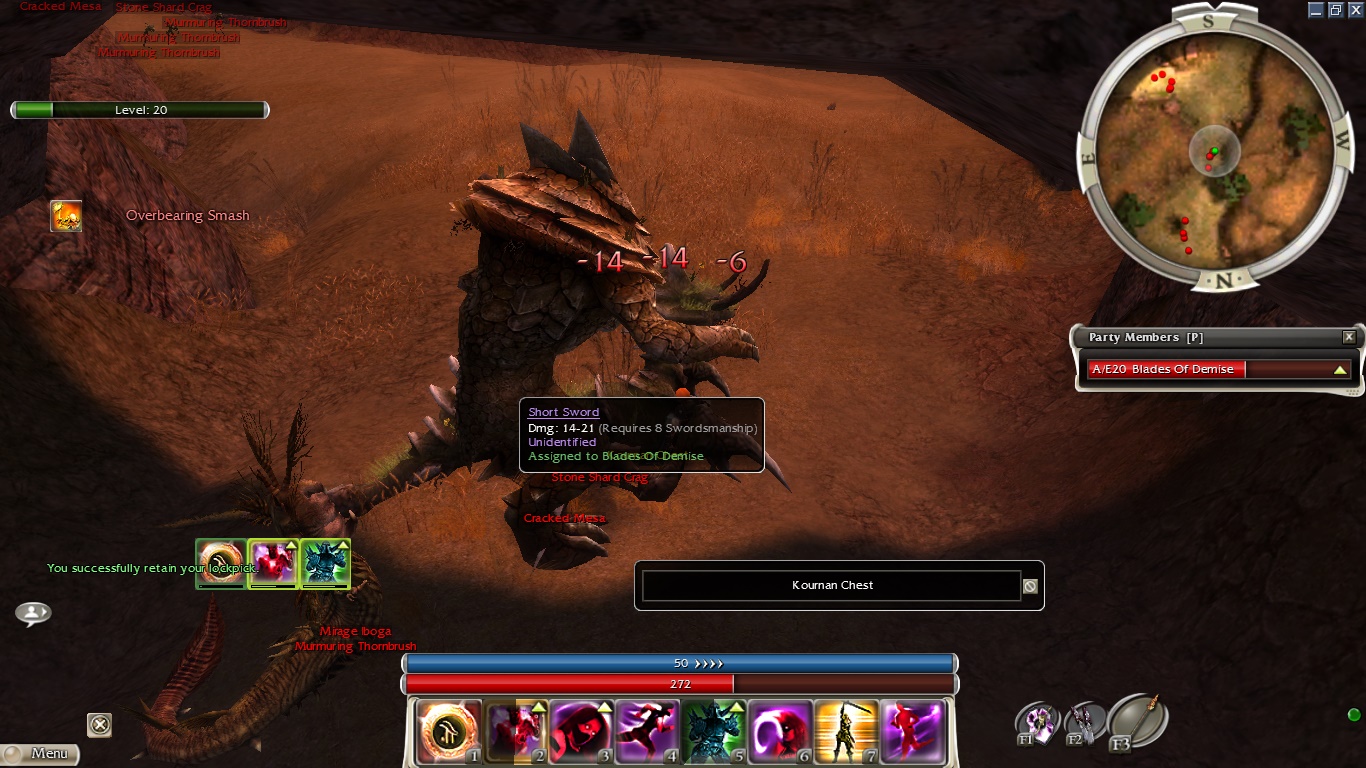Use the red hooded swirl skill in slot 6
Image resolution: width=1366 pixels, height=768 pixels.
[779, 732]
